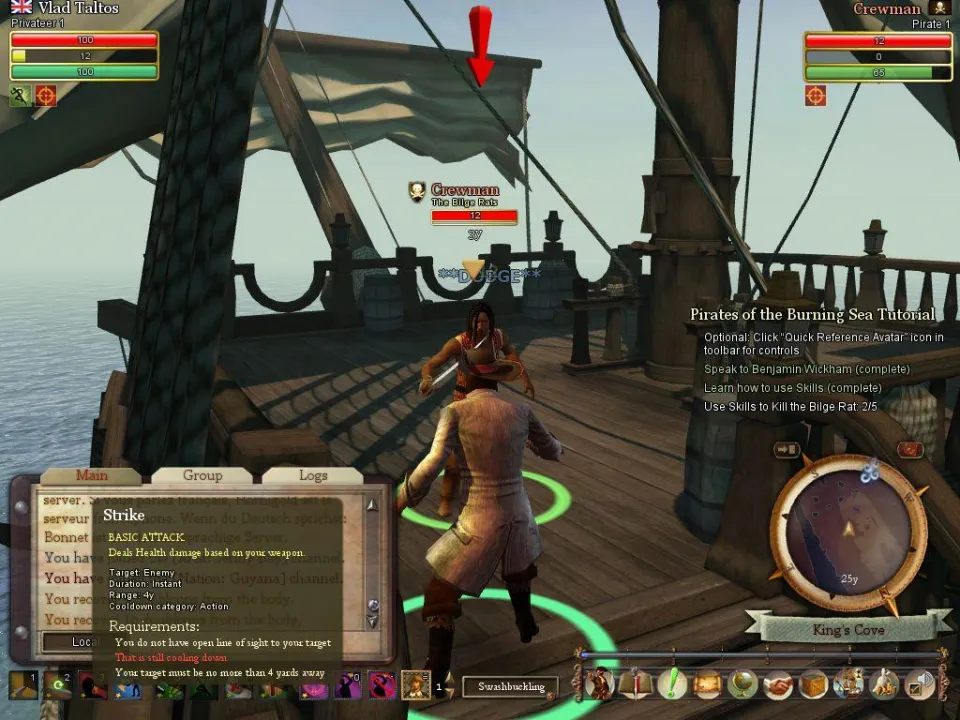Open the sailing ship icon
The width and height of the screenshot is (960, 720).
[x=849, y=684]
